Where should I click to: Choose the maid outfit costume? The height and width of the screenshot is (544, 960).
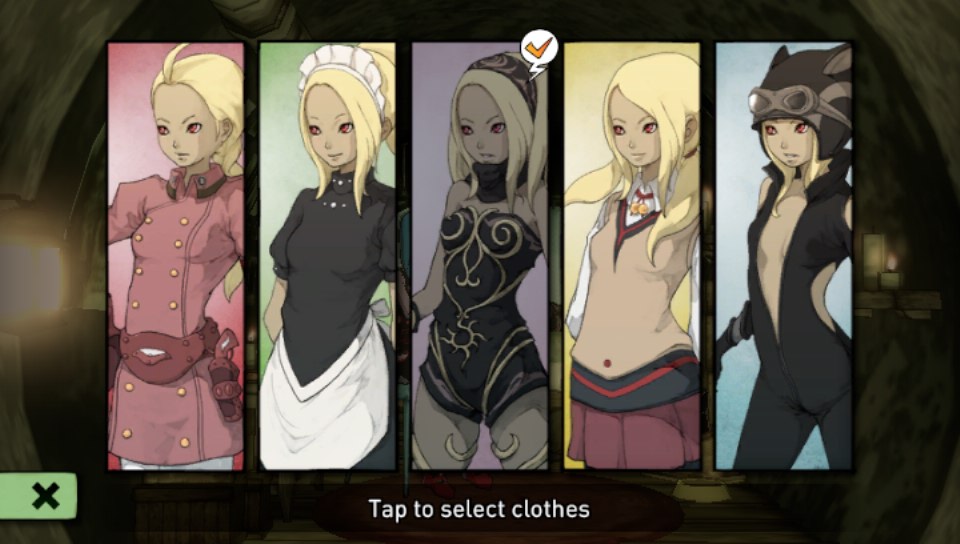pos(328,256)
